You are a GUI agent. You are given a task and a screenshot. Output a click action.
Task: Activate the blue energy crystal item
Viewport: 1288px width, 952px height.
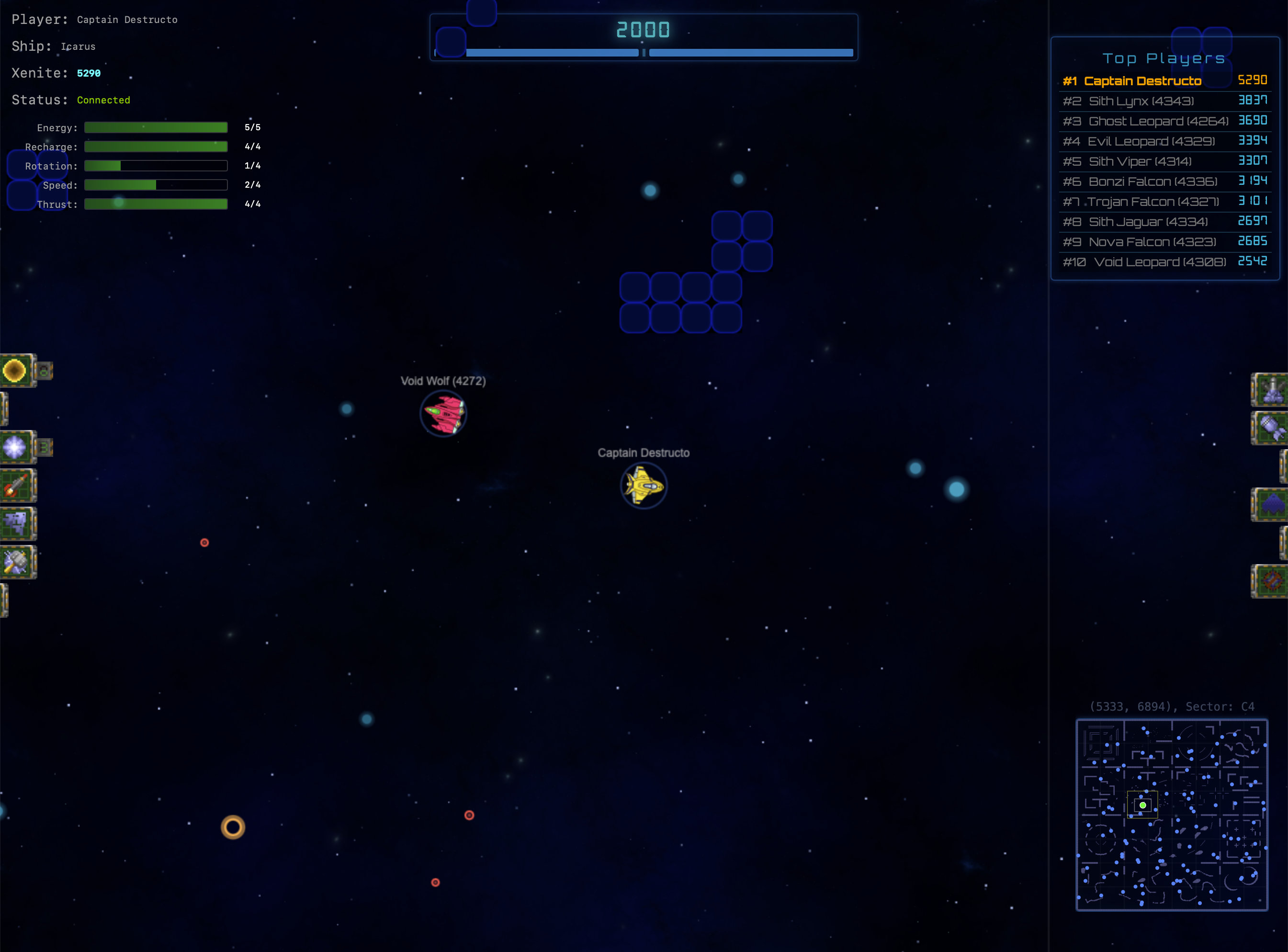(15, 447)
